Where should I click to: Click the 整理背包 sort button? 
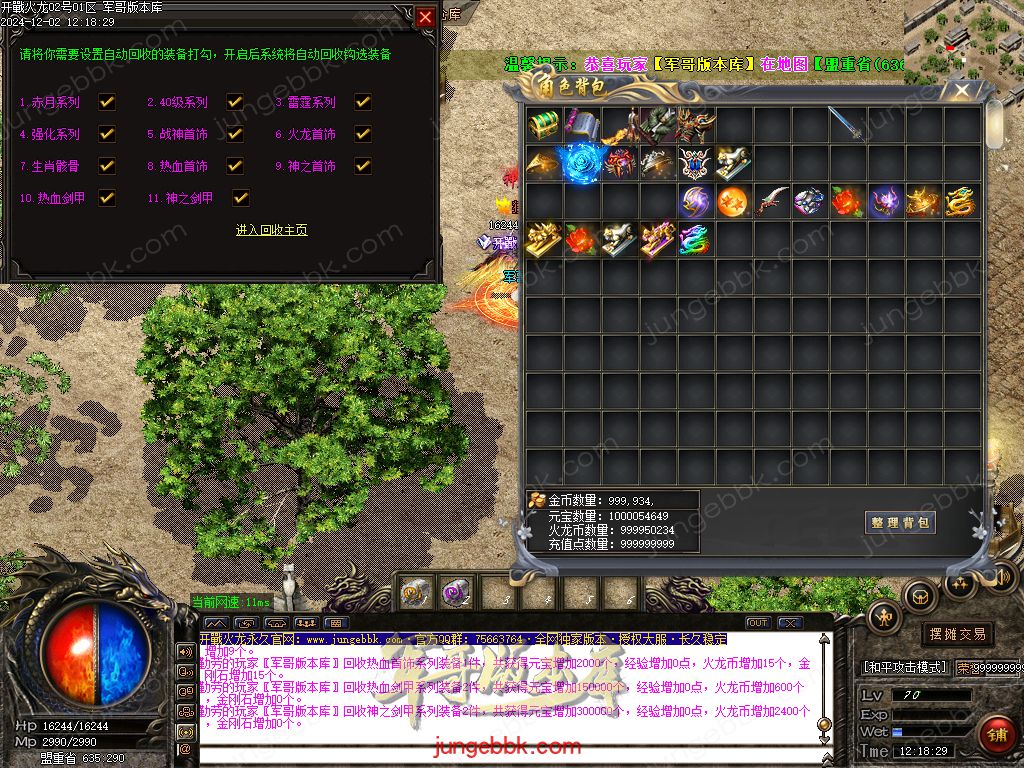tap(900, 522)
